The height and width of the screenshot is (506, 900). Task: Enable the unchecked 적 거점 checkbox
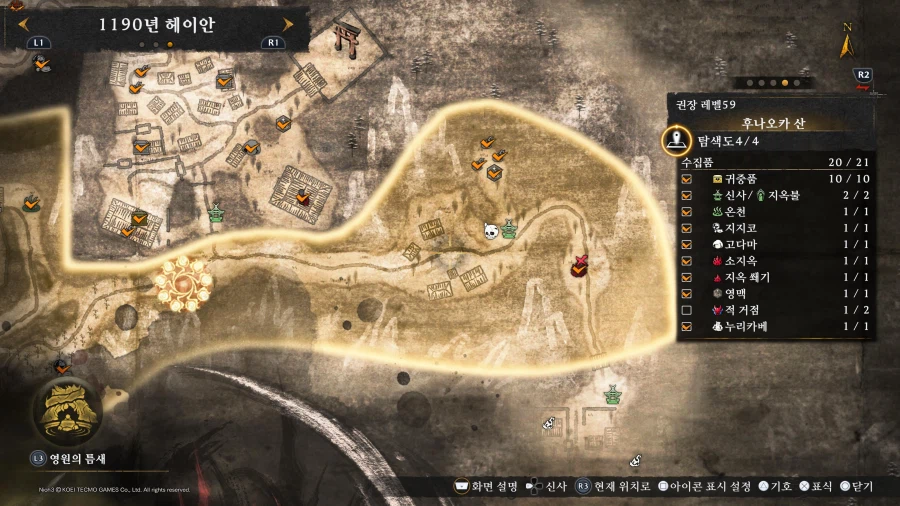(x=686, y=310)
